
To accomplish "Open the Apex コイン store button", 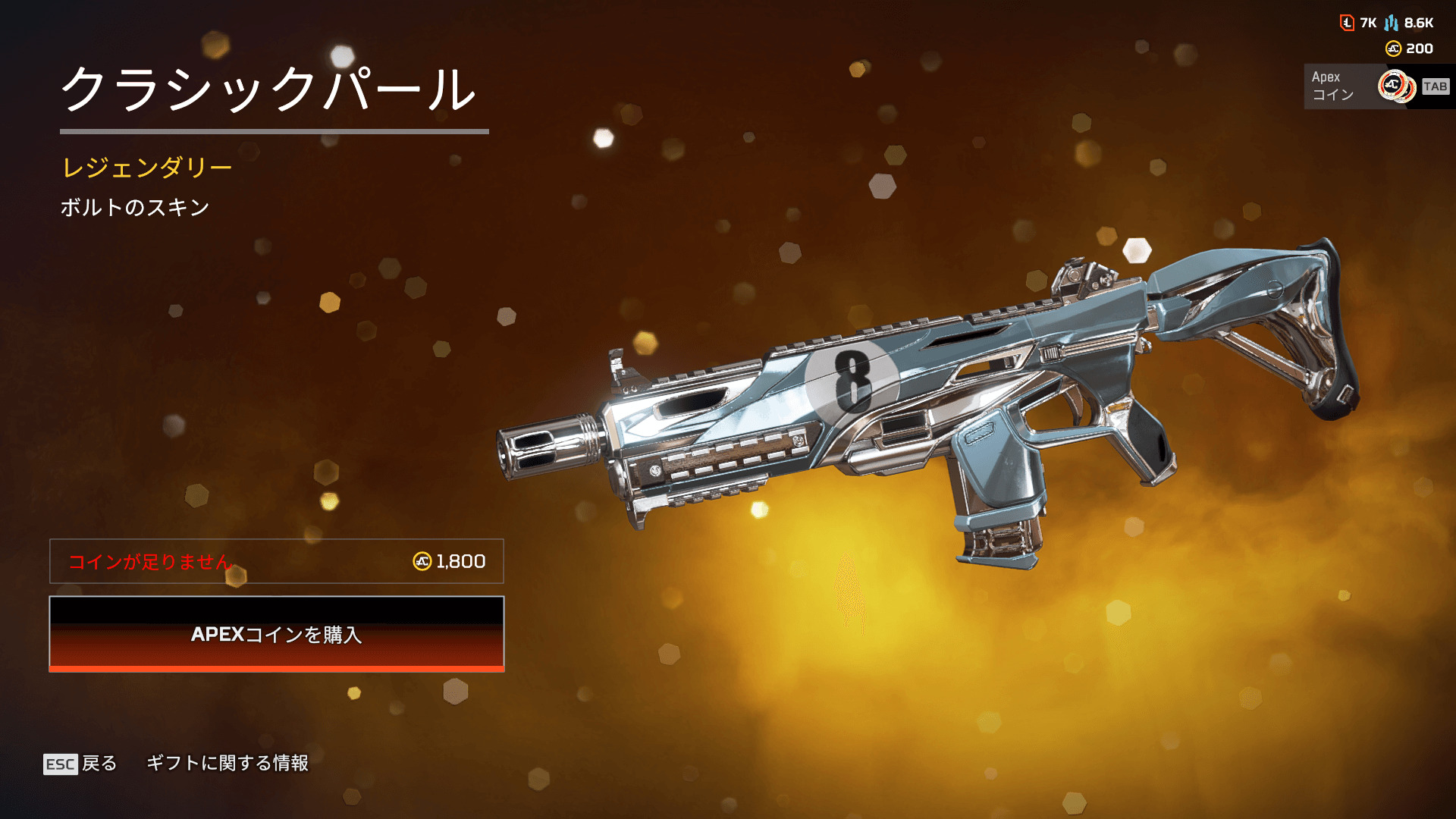I will click(1376, 86).
